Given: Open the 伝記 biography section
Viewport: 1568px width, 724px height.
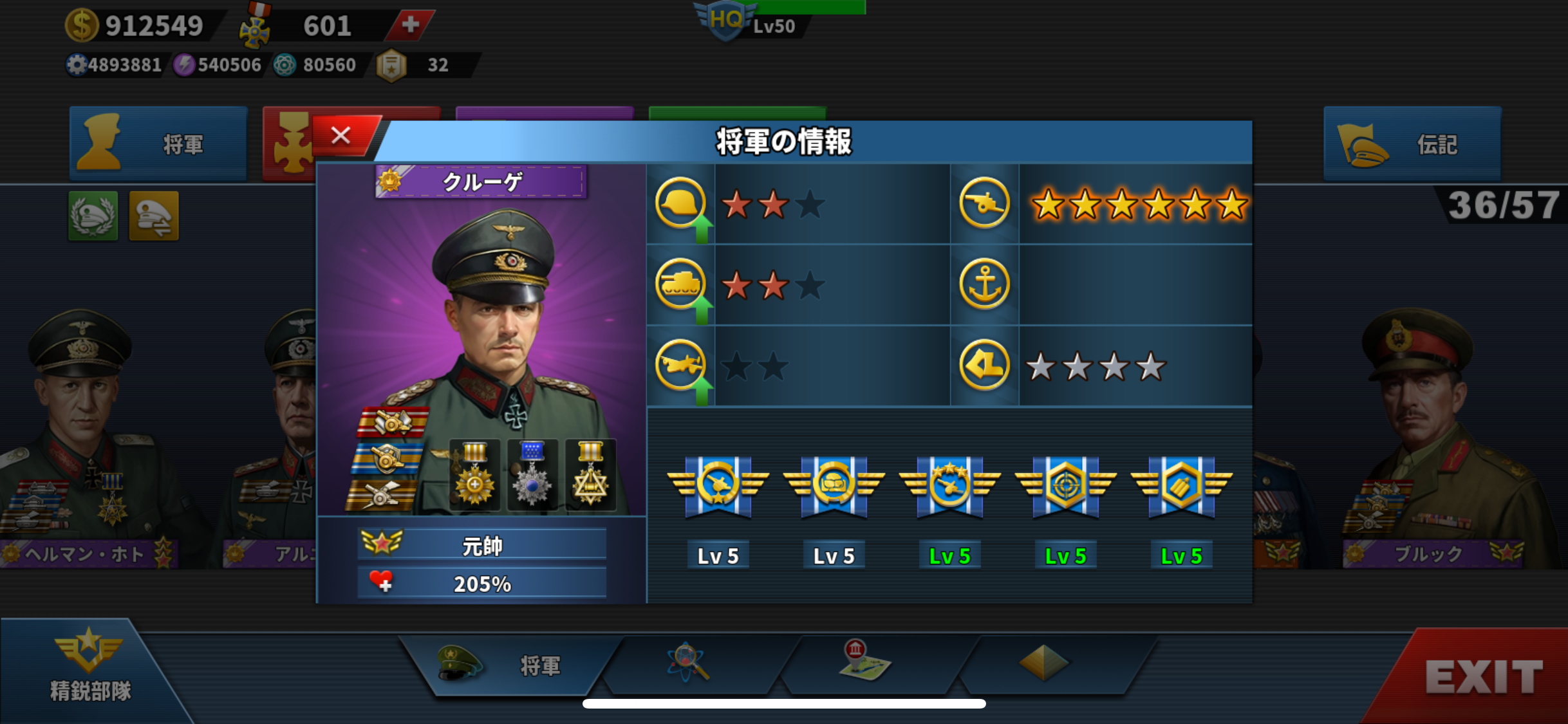Looking at the screenshot, I should point(1412,144).
